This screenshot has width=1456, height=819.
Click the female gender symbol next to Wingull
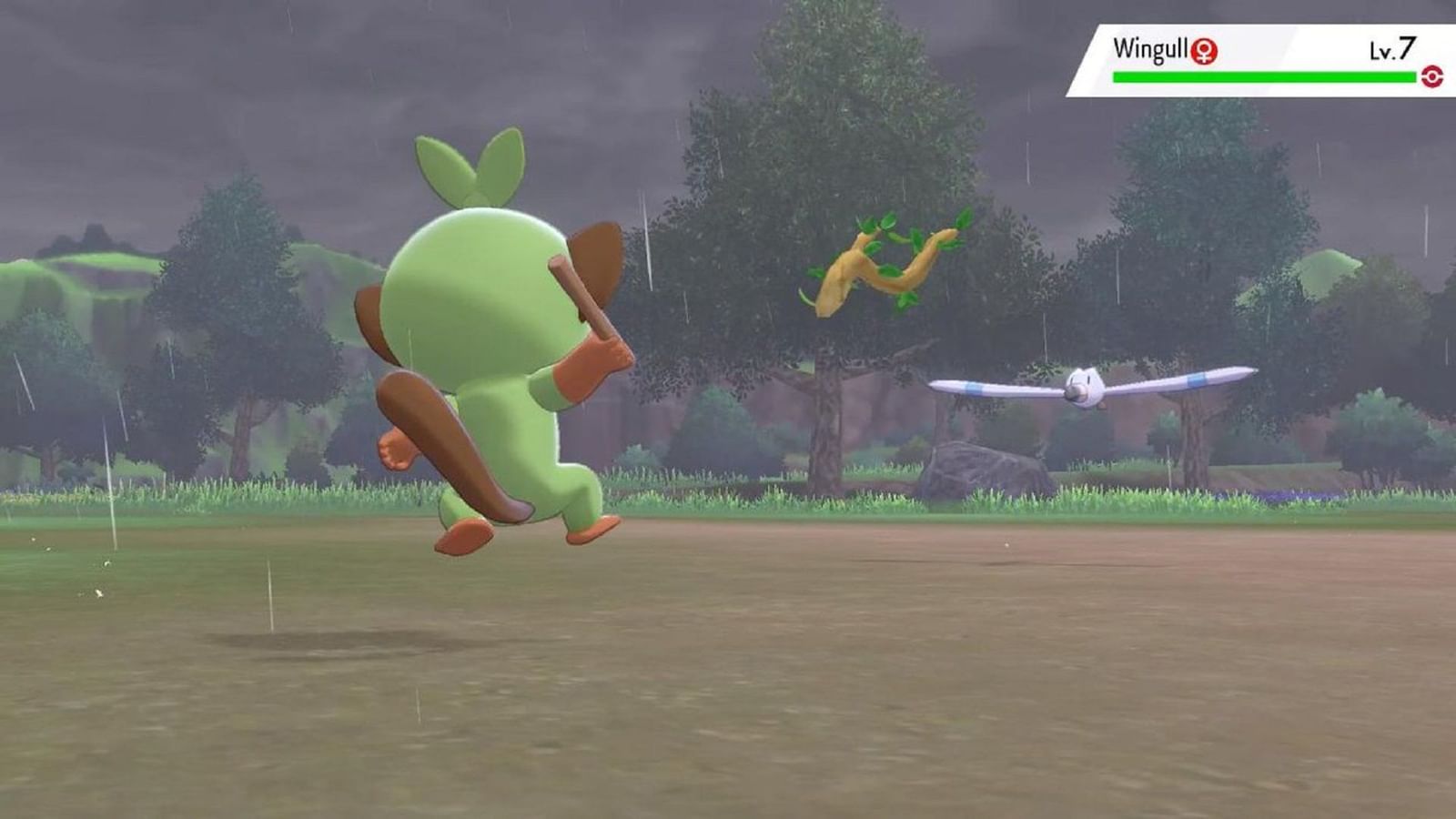tap(1204, 52)
